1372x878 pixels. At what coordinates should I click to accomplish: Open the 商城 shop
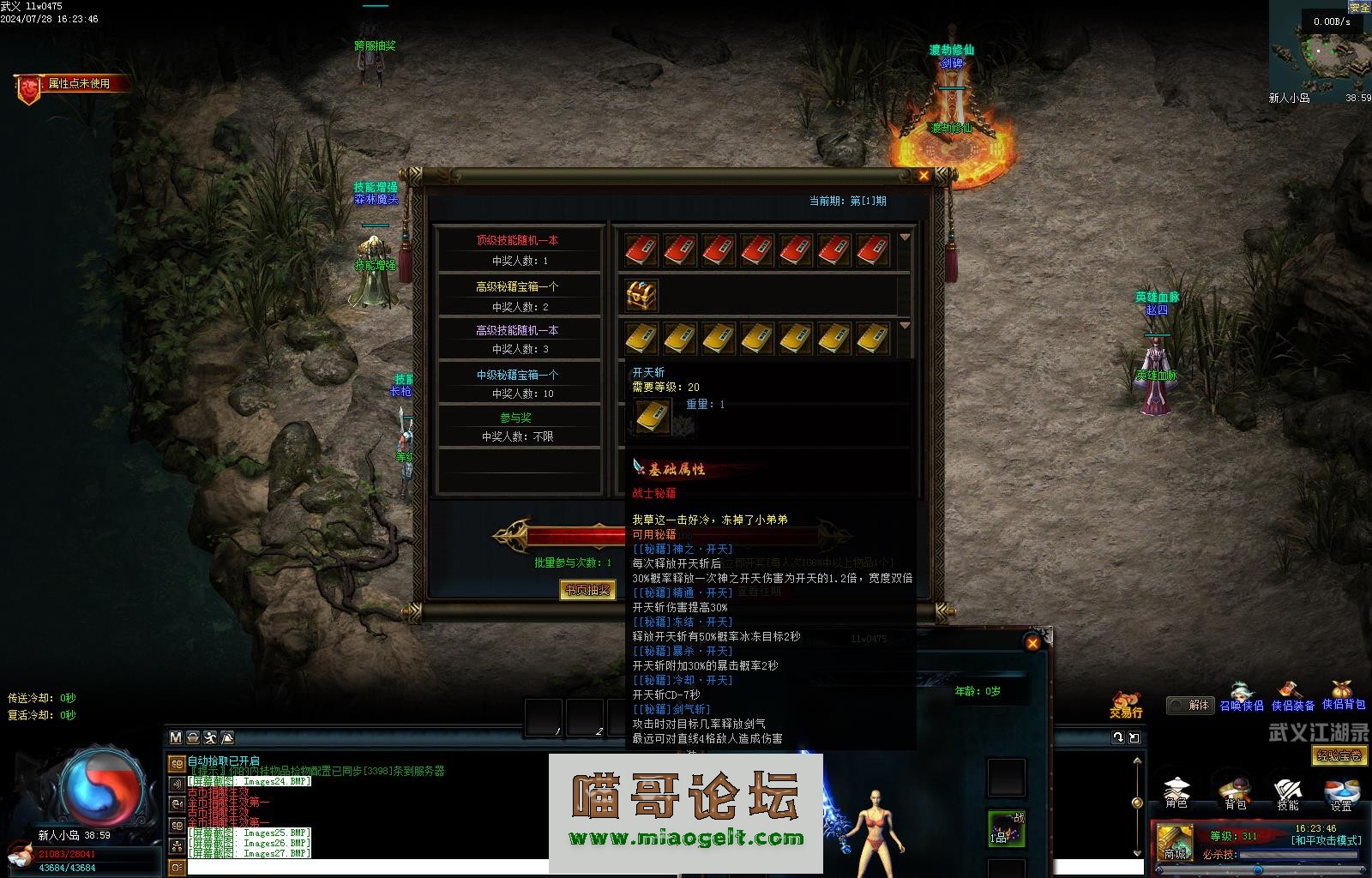(x=1174, y=841)
